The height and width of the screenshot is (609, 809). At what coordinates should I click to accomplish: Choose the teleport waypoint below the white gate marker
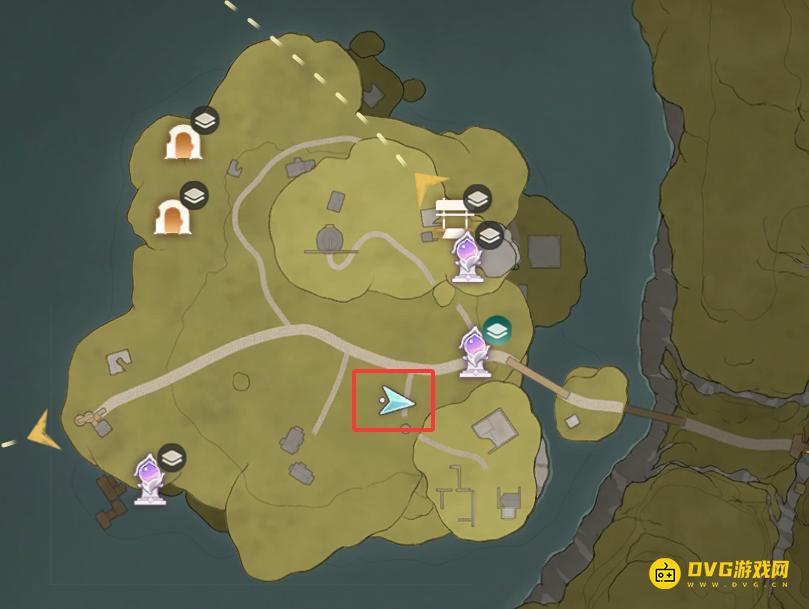(465, 257)
